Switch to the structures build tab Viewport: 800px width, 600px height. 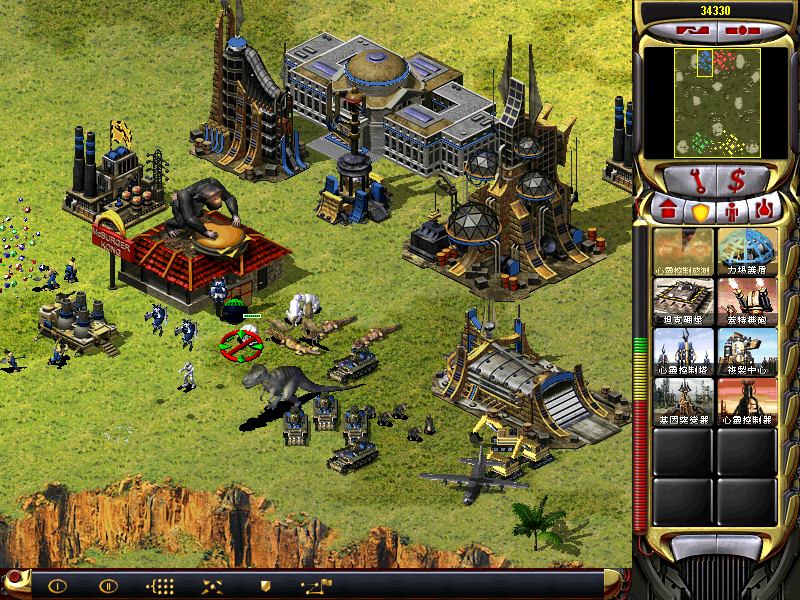669,212
